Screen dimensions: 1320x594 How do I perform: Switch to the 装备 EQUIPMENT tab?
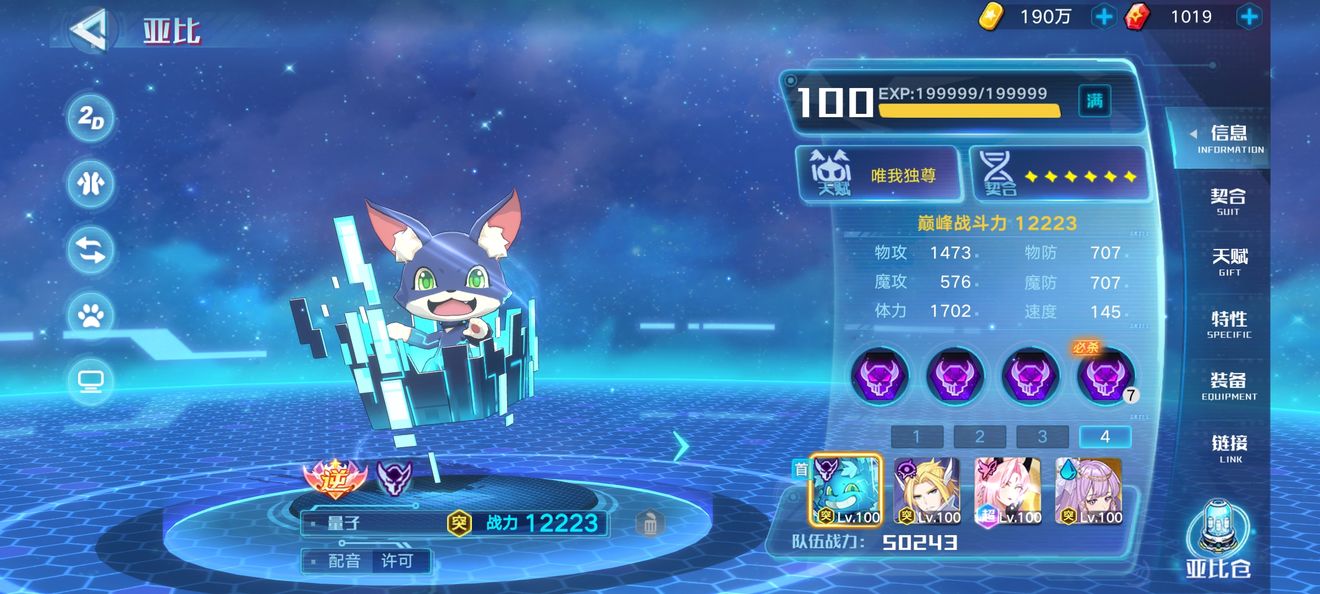[x=1228, y=386]
